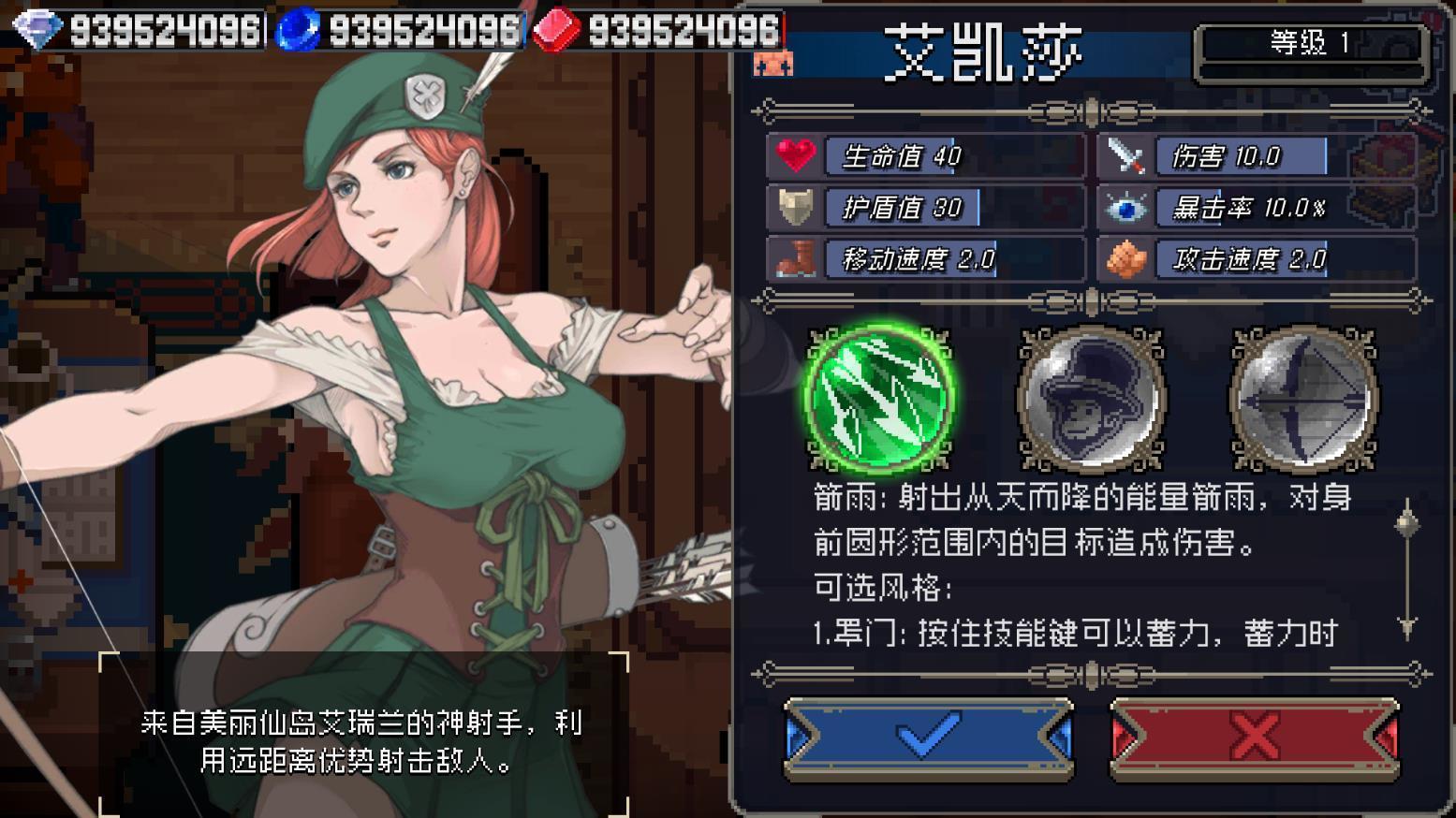
Task: Click the eye icon beside 暴击率
Action: (1128, 207)
